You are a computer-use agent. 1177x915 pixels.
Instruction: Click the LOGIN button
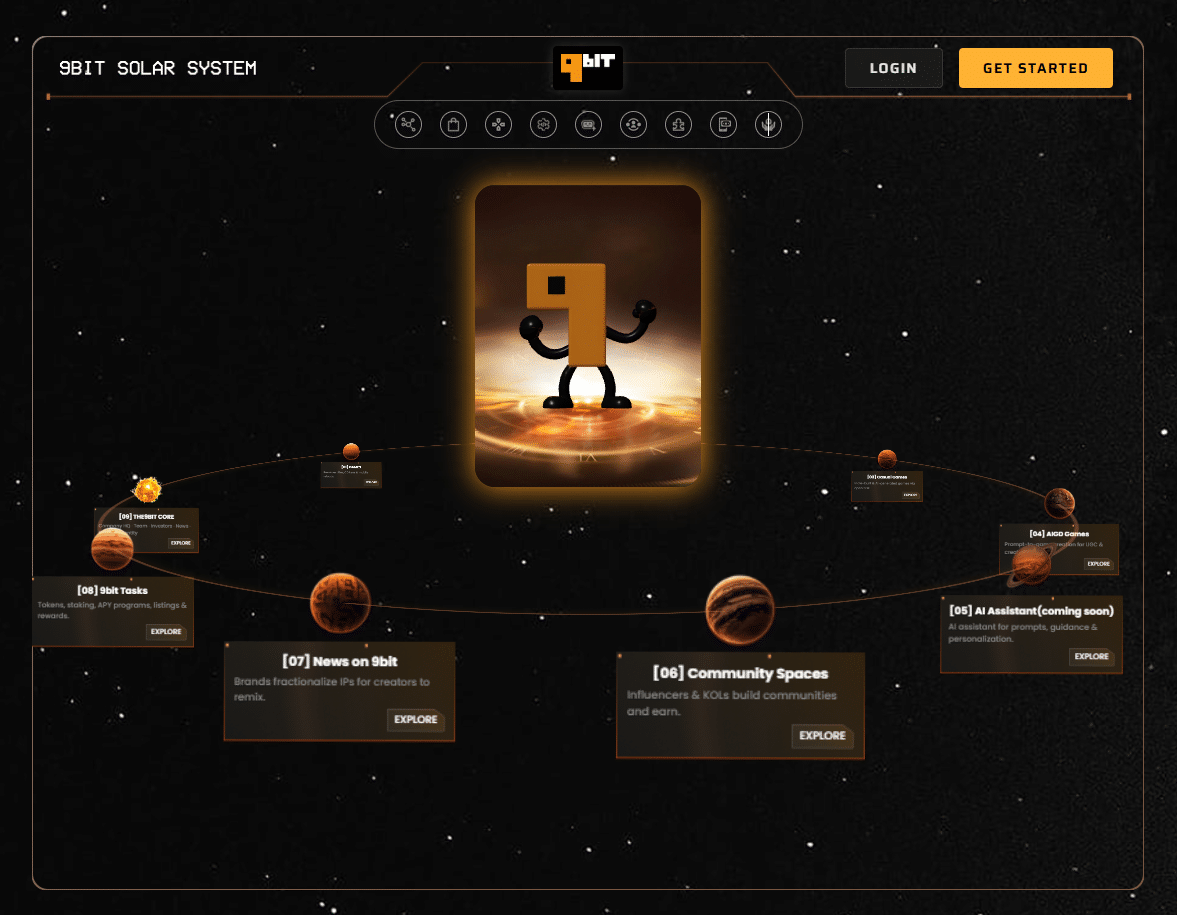click(x=893, y=68)
